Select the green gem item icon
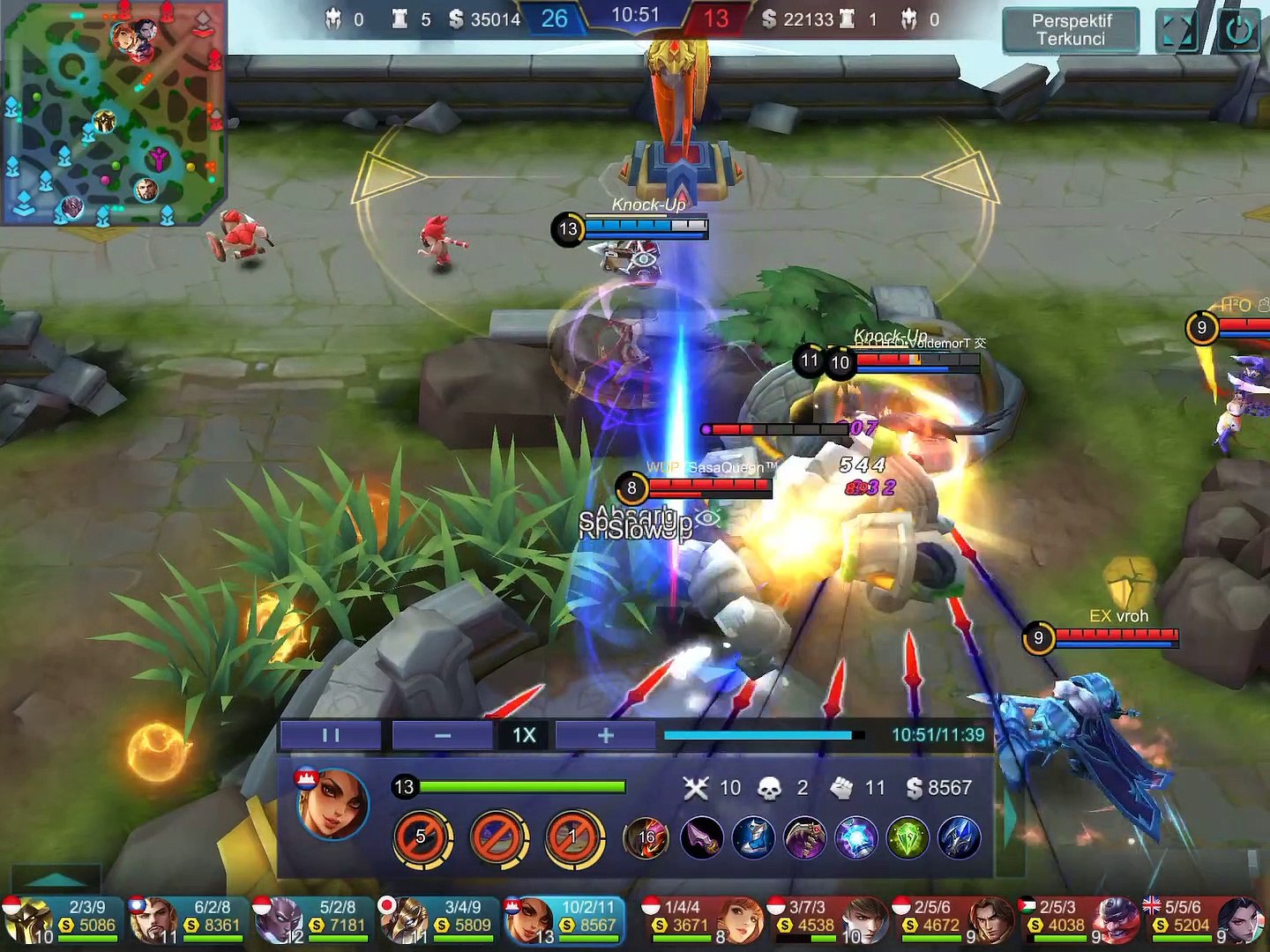Viewport: 1270px width, 952px height. 908,838
